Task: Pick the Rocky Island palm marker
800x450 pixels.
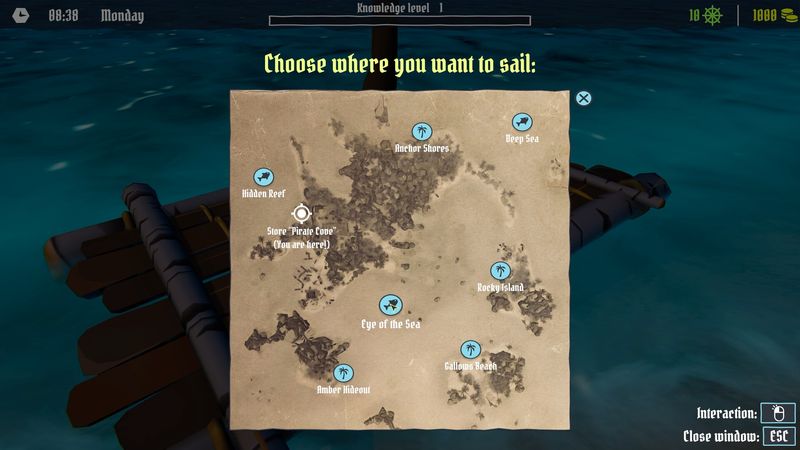Action: click(x=500, y=270)
